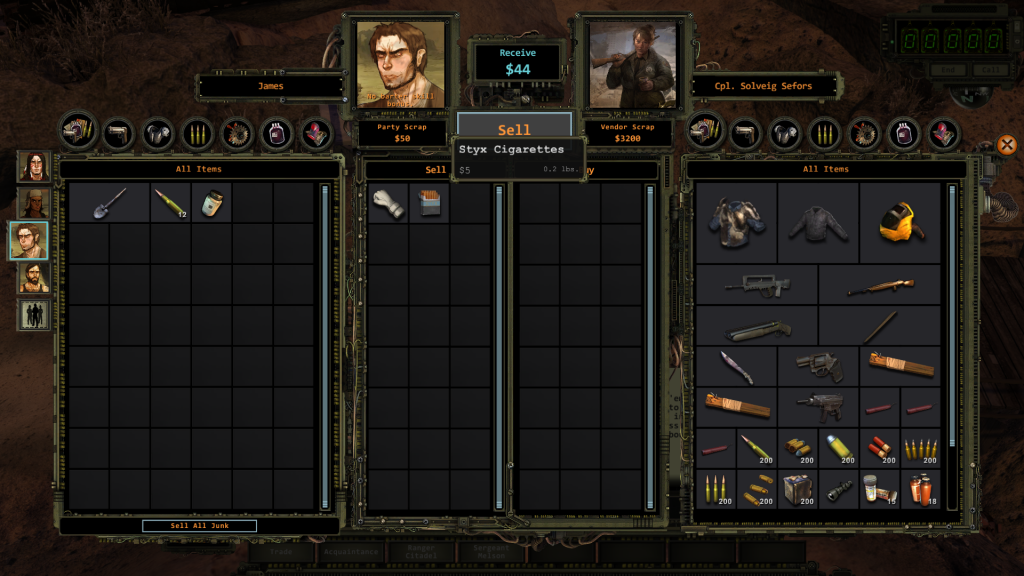
Task: Switch to the long-haired woman party portrait
Action: (x=33, y=166)
